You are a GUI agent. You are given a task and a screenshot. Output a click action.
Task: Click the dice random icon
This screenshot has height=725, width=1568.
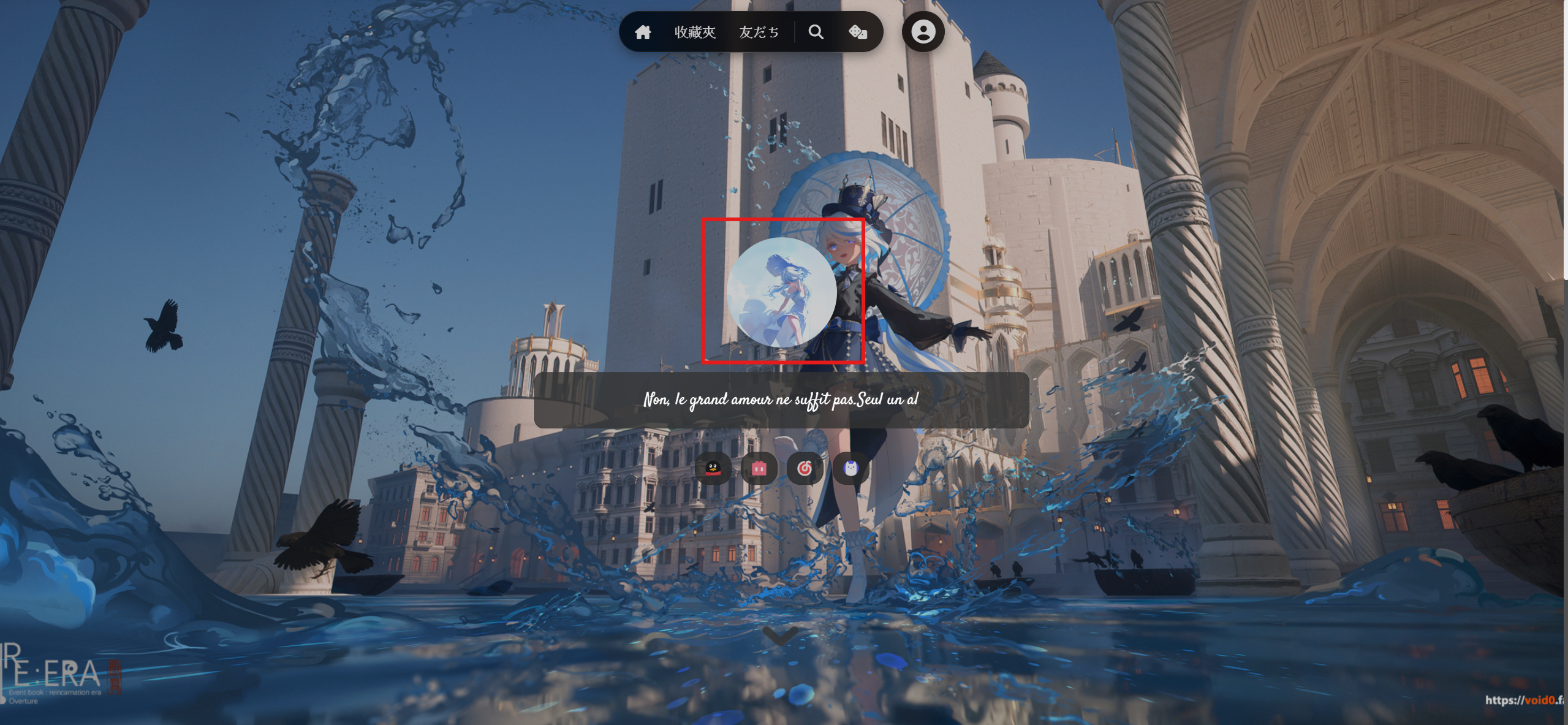pyautogui.click(x=857, y=32)
